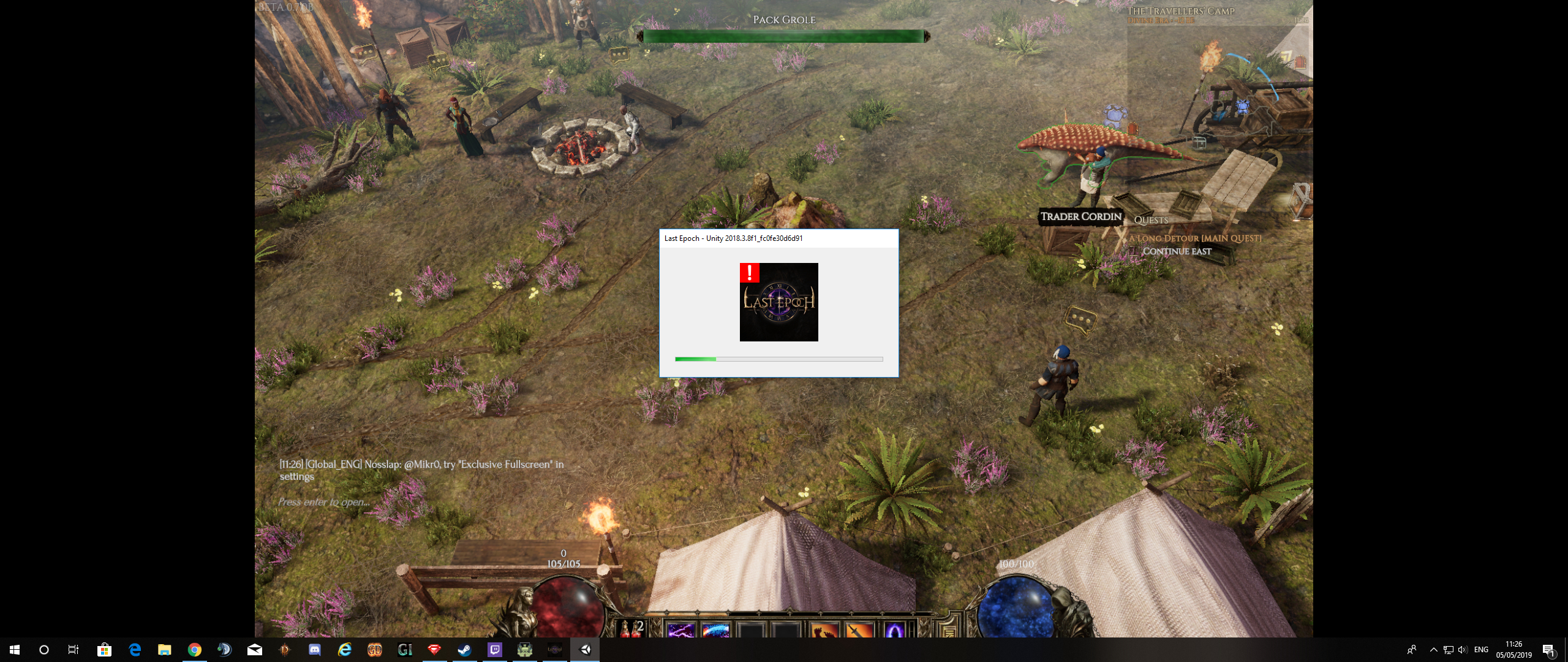
Task: Select the Last Epoch crash dialog title bar
Action: (778, 238)
